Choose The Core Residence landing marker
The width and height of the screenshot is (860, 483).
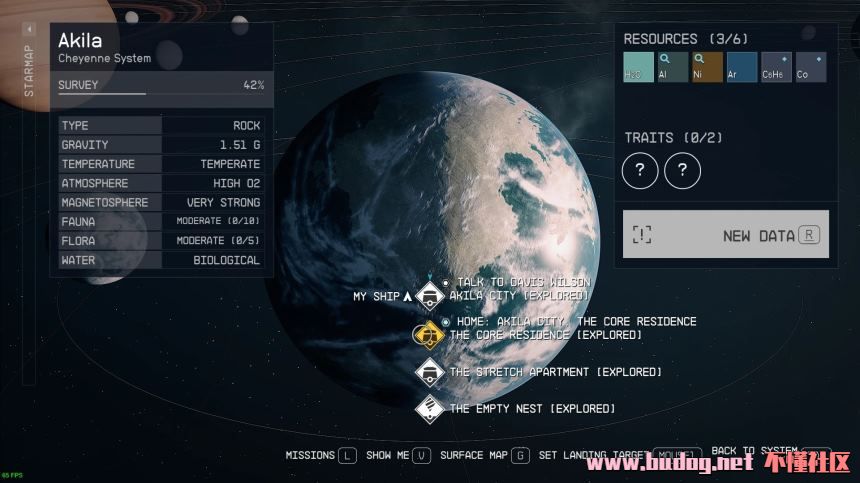429,335
